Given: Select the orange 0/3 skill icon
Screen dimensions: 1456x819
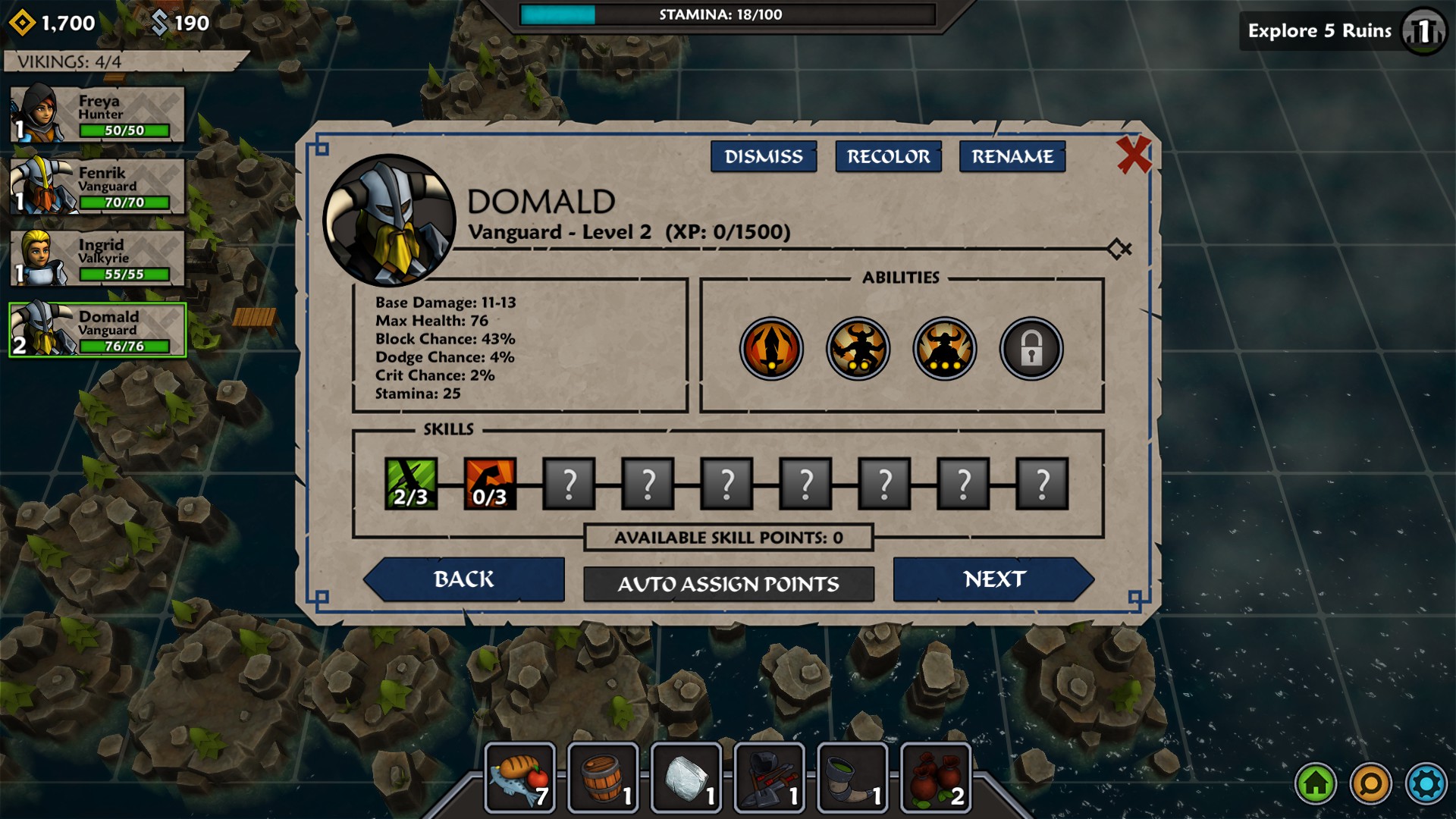Looking at the screenshot, I should 490,483.
